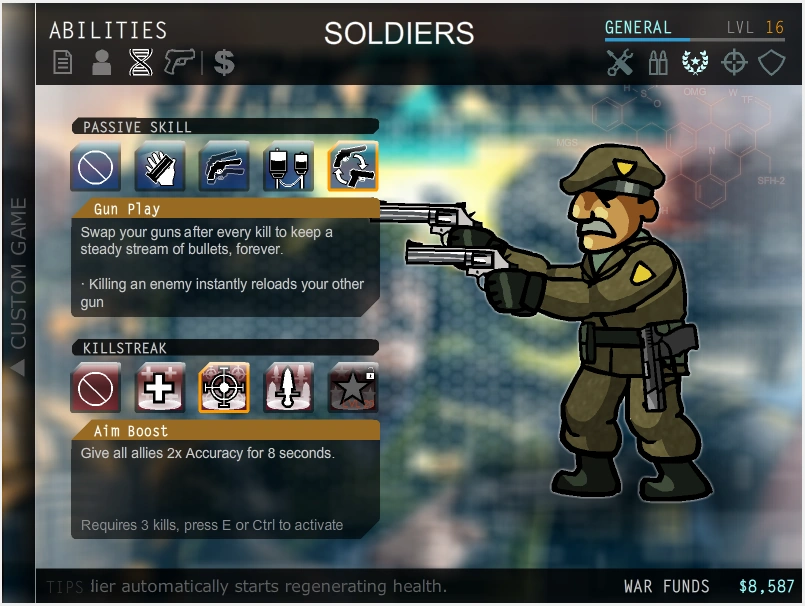Choose the crosshair class icon
This screenshot has height=606, width=805.
pyautogui.click(x=734, y=63)
